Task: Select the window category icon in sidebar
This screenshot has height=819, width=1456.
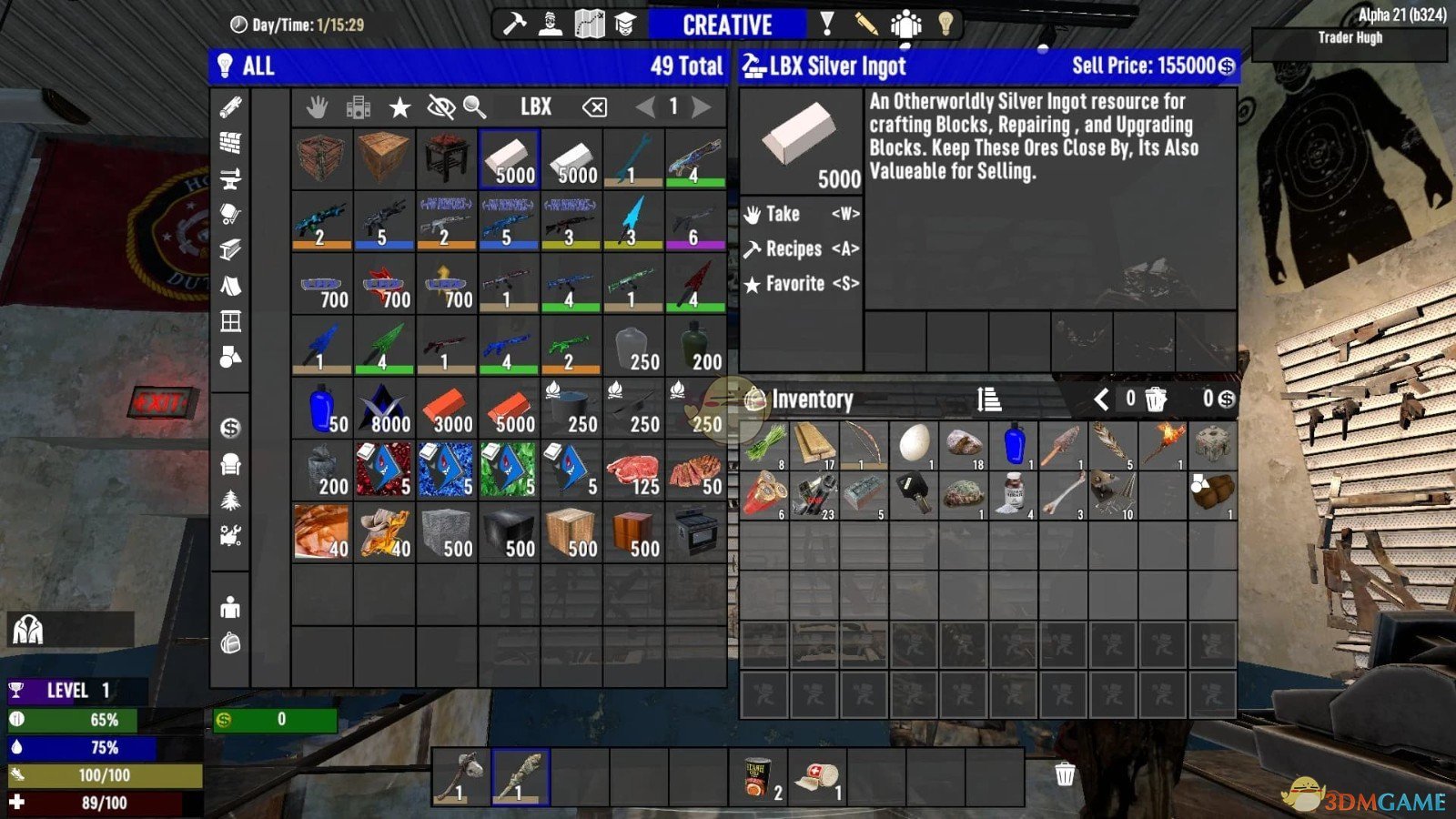Action: [232, 319]
